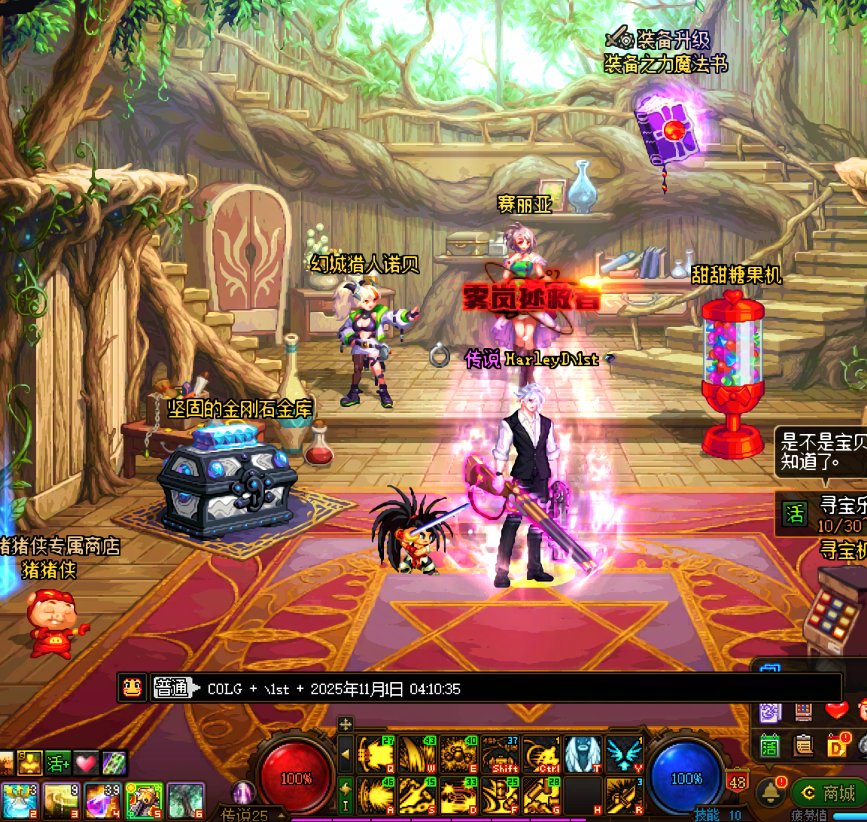Image resolution: width=867 pixels, height=822 pixels.
Task: Select the 普通 chat channel tag
Action: pos(172,688)
